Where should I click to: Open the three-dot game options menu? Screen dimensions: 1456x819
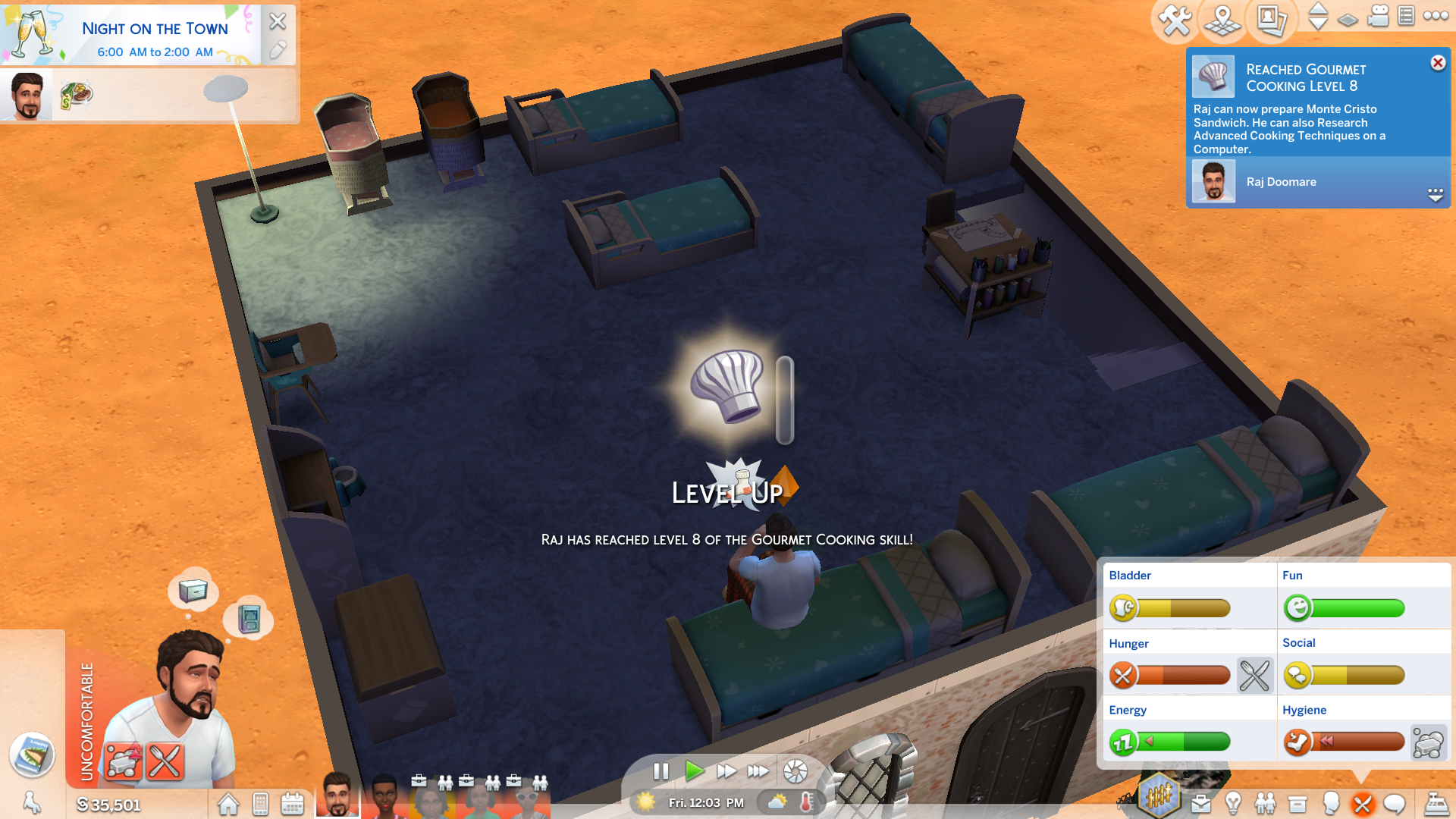click(1436, 16)
